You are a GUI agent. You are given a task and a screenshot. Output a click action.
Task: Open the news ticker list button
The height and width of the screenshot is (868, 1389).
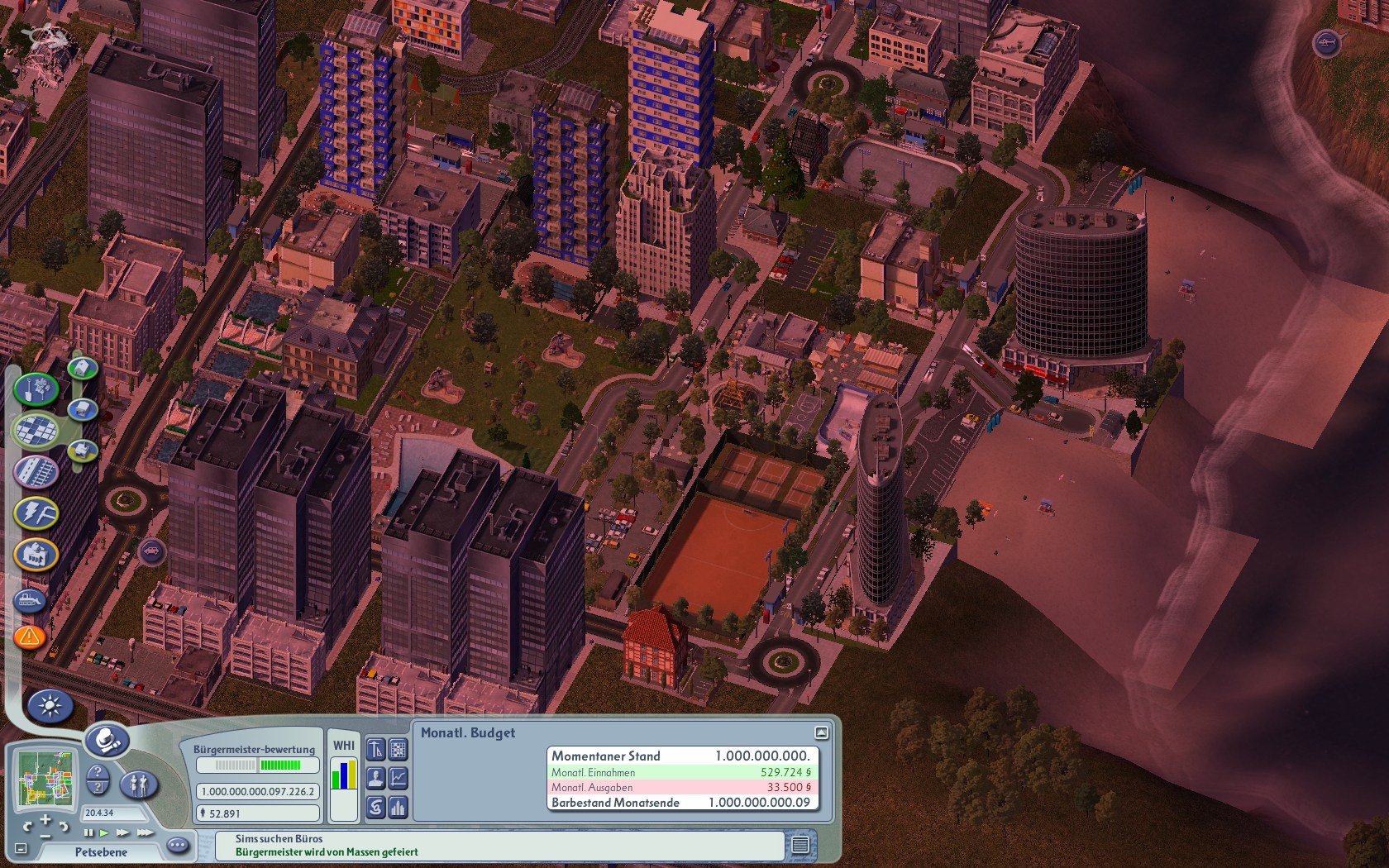click(800, 845)
